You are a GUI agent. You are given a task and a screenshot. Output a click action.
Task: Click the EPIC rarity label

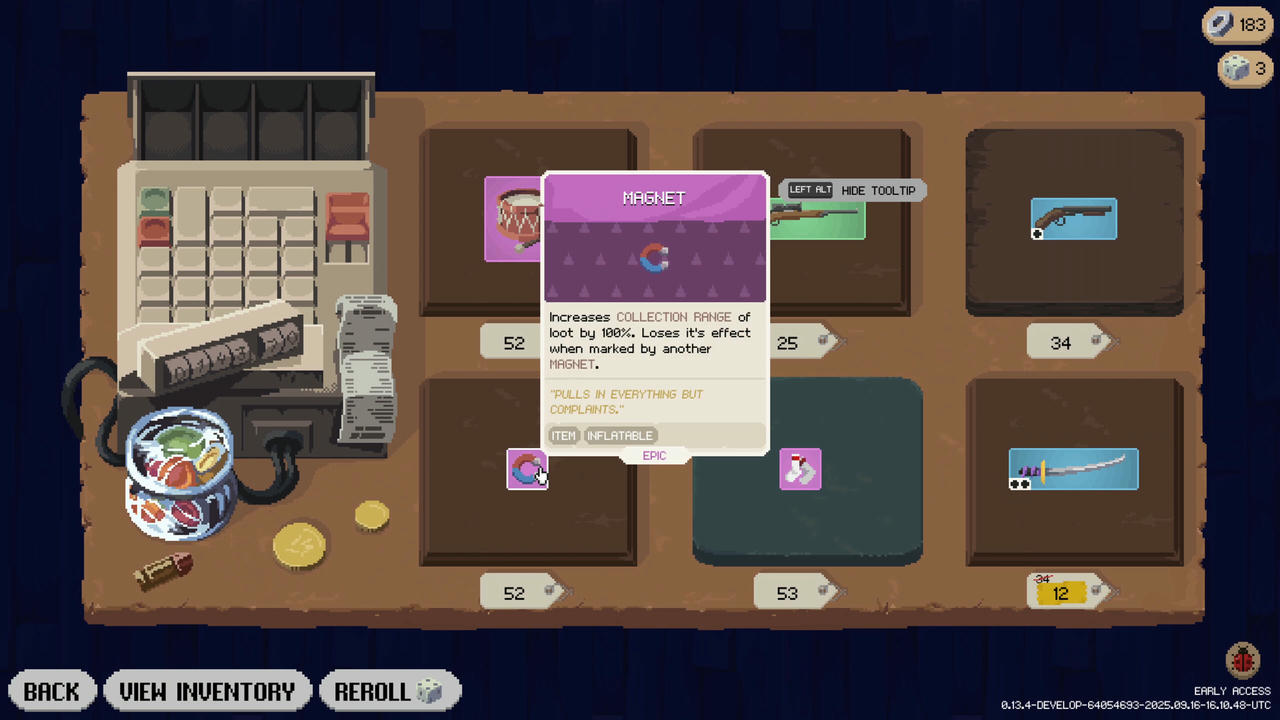pos(654,455)
